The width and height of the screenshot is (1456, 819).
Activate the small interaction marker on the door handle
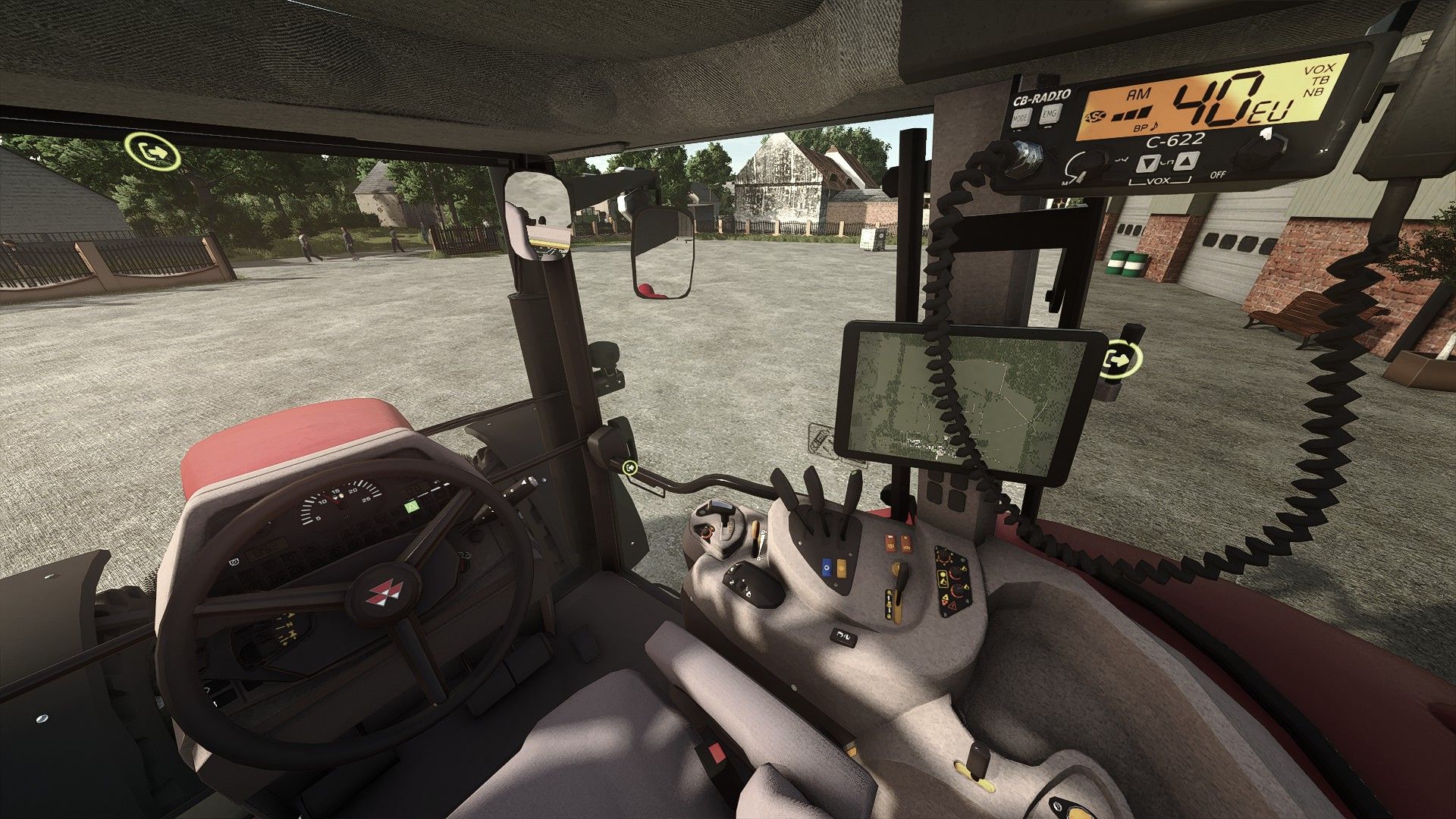click(629, 468)
